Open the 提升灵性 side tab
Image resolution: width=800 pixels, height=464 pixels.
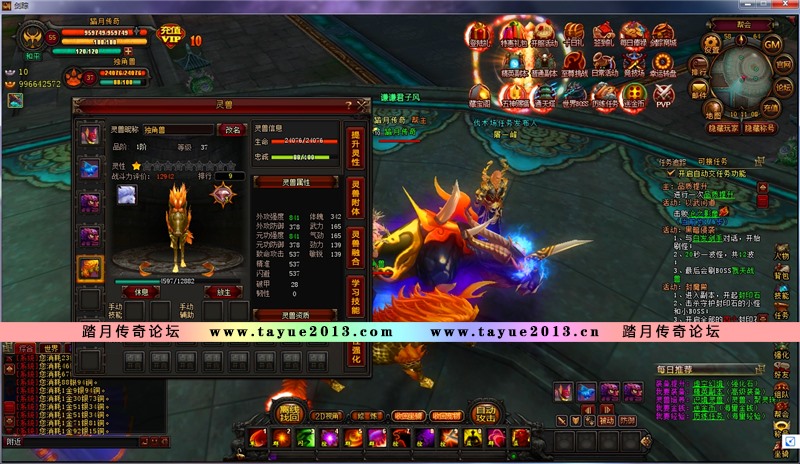pyautogui.click(x=354, y=146)
